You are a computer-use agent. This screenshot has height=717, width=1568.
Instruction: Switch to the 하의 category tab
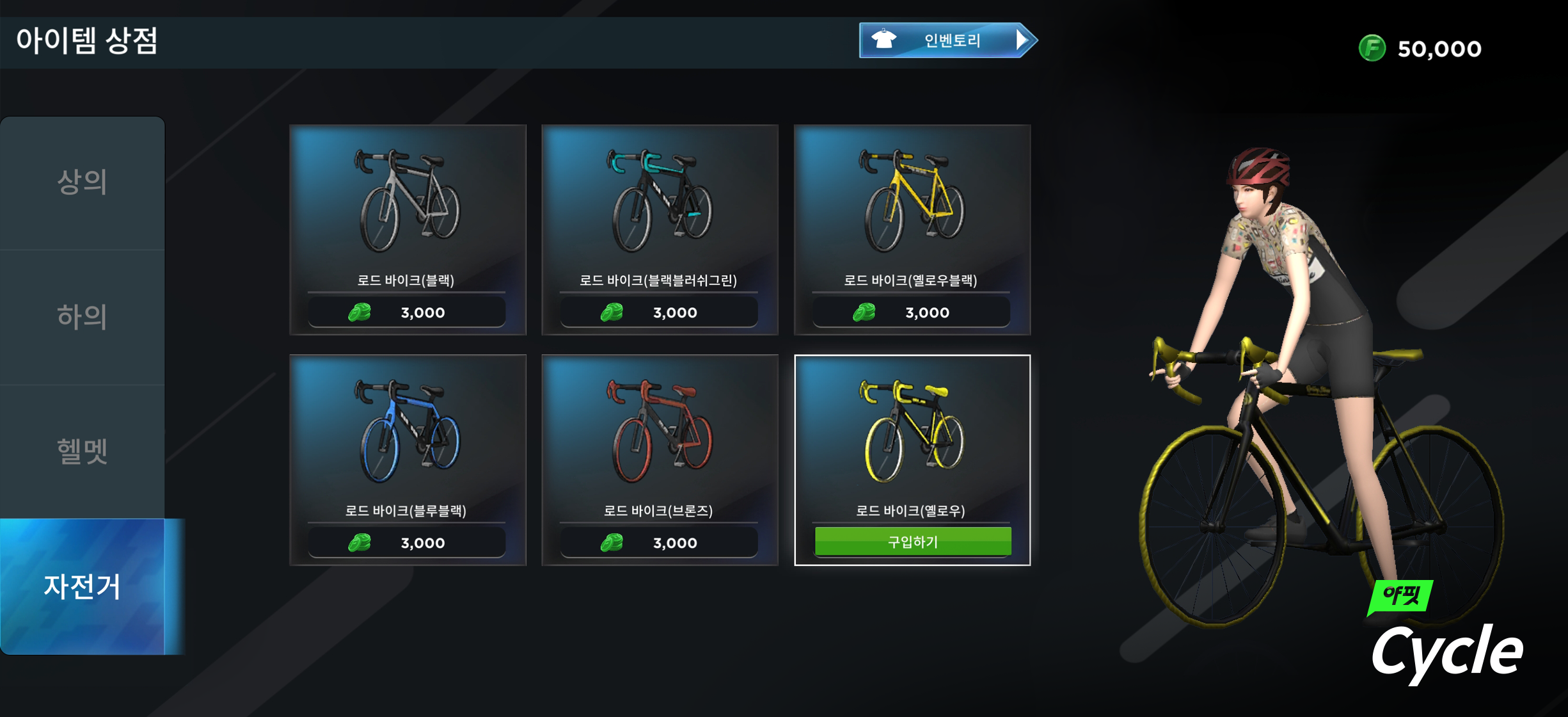coord(83,317)
